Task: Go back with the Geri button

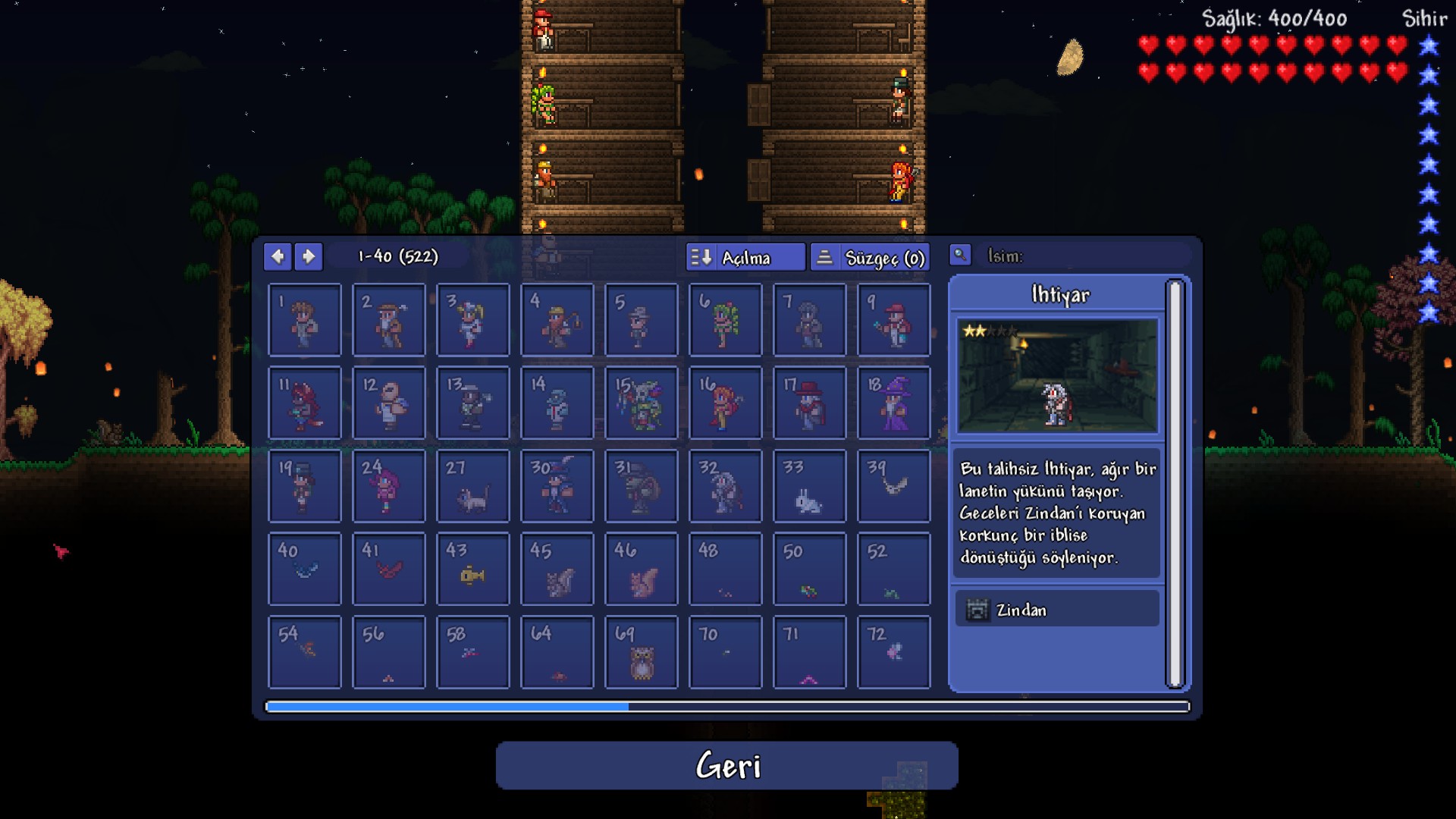Action: pos(726,765)
